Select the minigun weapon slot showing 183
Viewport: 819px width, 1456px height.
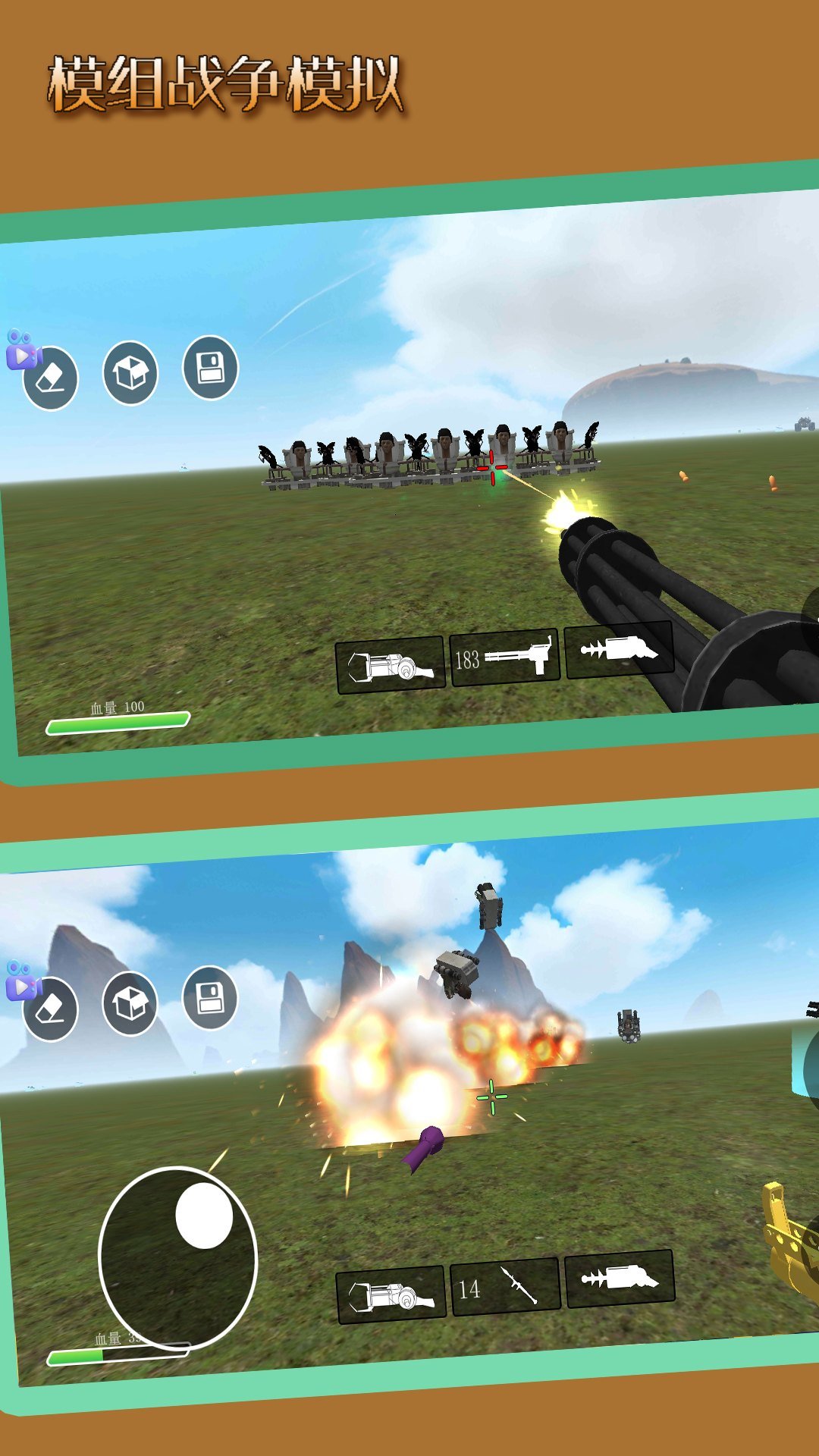[504, 657]
